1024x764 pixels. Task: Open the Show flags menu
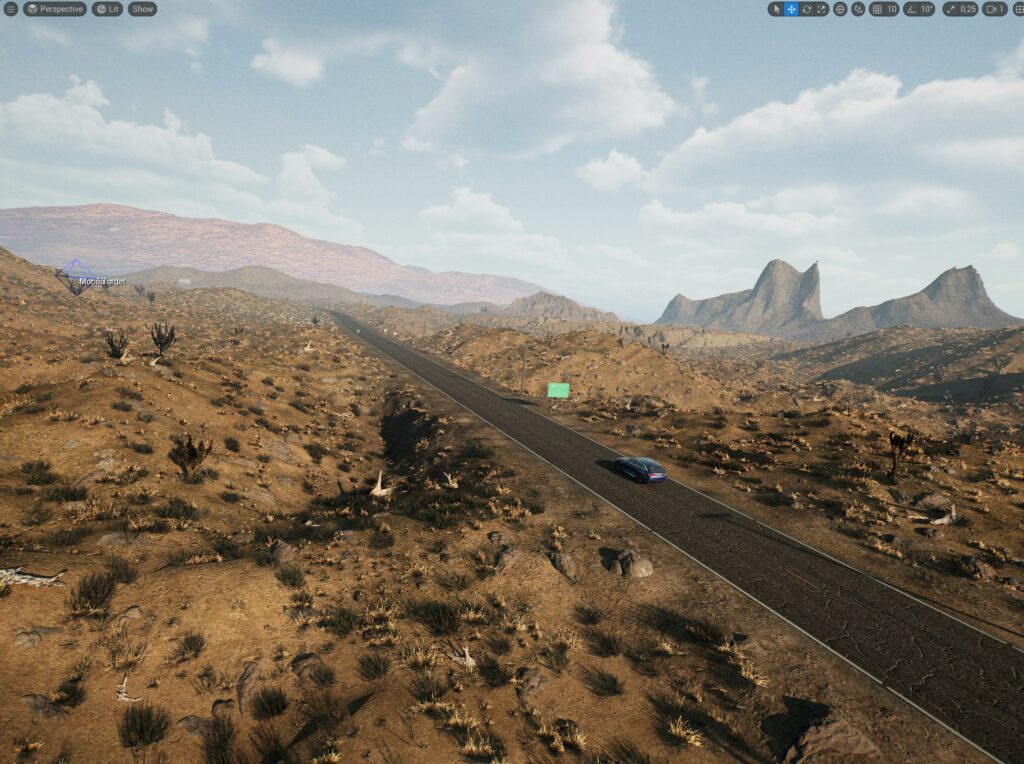(x=142, y=9)
